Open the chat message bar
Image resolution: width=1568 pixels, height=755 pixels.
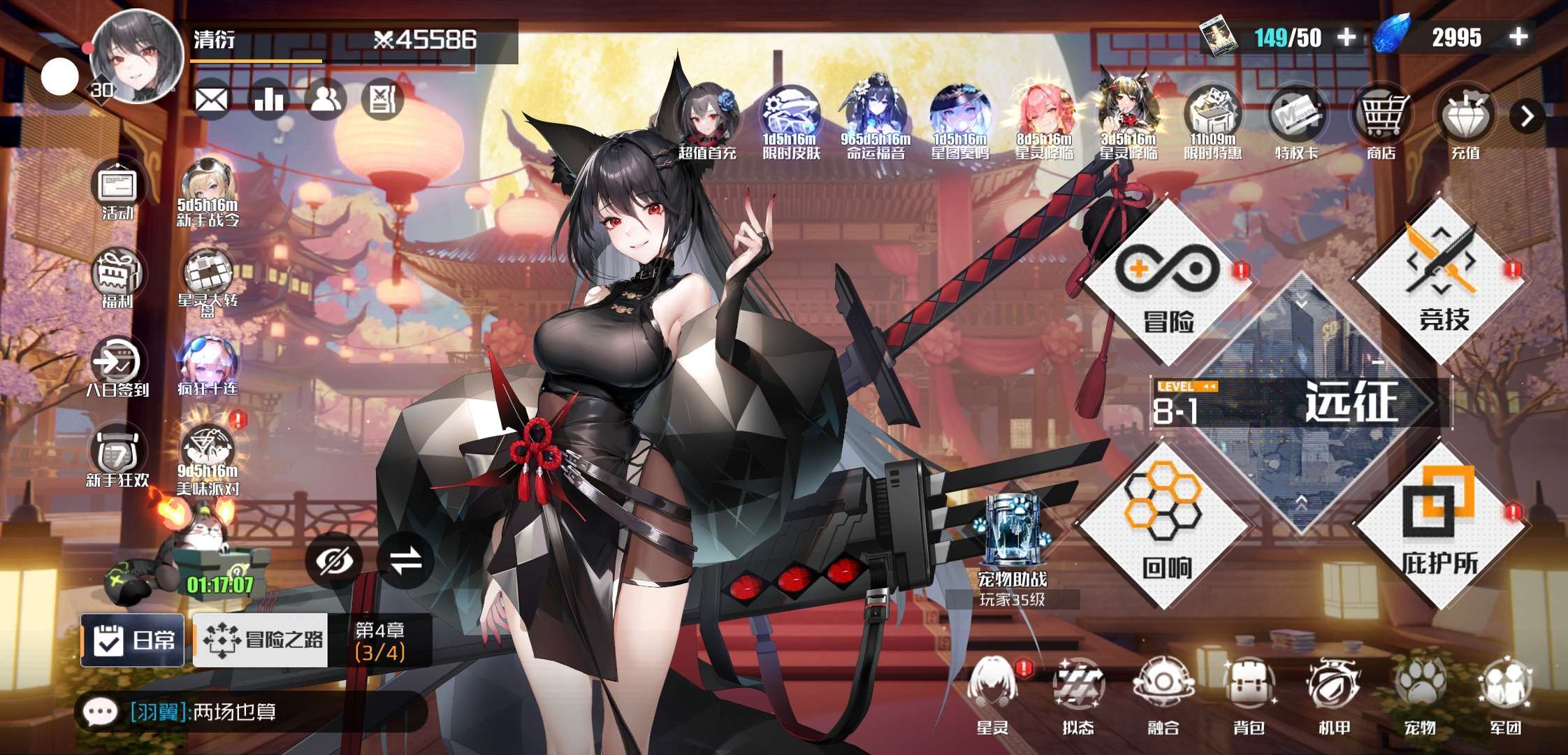click(250, 712)
